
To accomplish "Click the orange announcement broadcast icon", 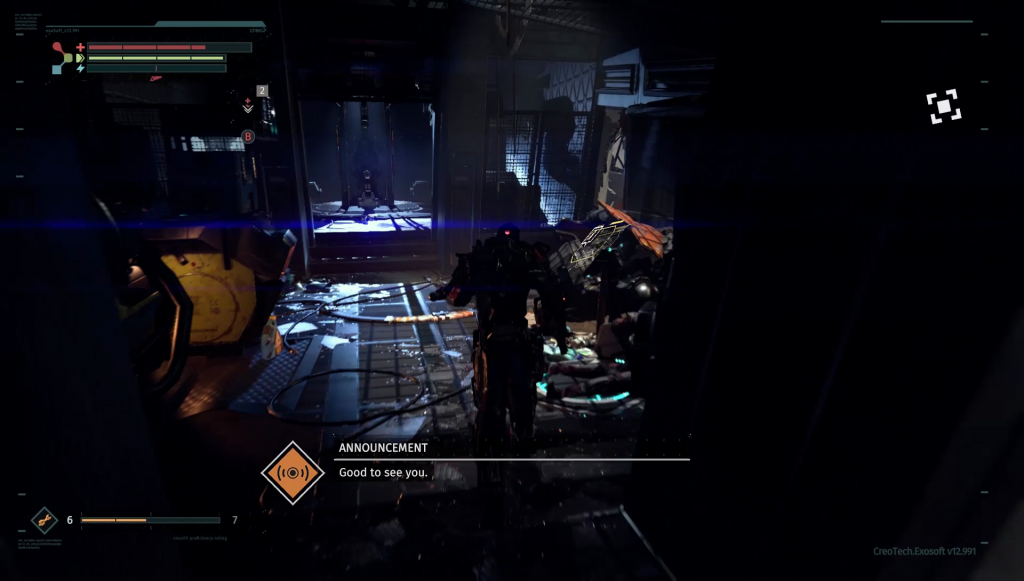I will 293,472.
